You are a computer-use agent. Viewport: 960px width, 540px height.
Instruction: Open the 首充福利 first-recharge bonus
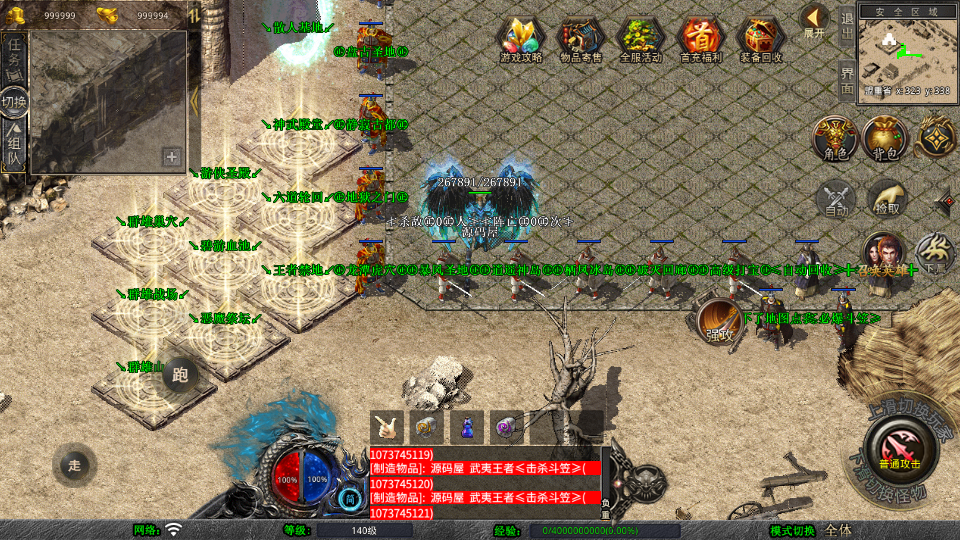[700, 39]
